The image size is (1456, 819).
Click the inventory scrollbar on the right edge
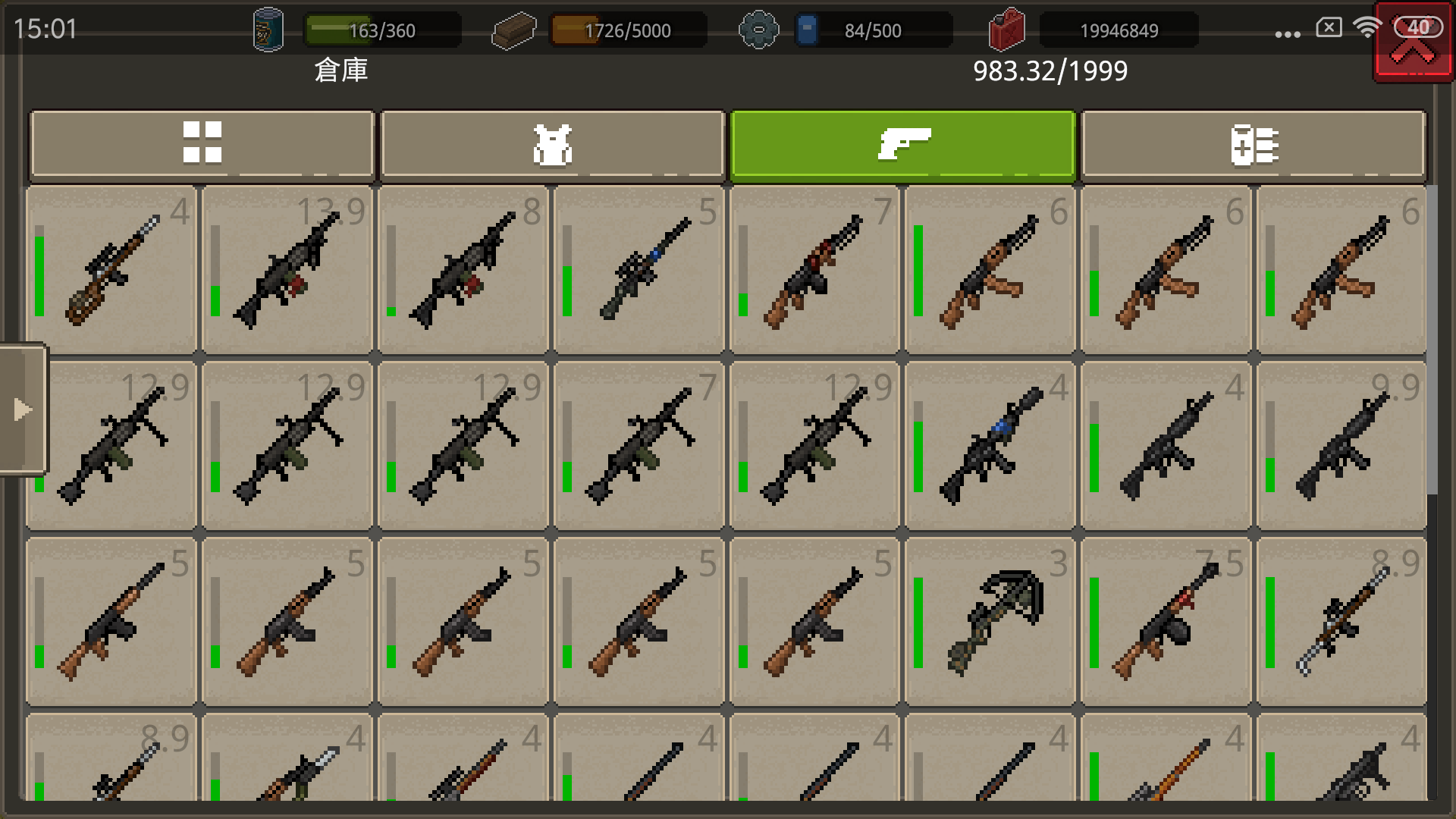click(1432, 341)
